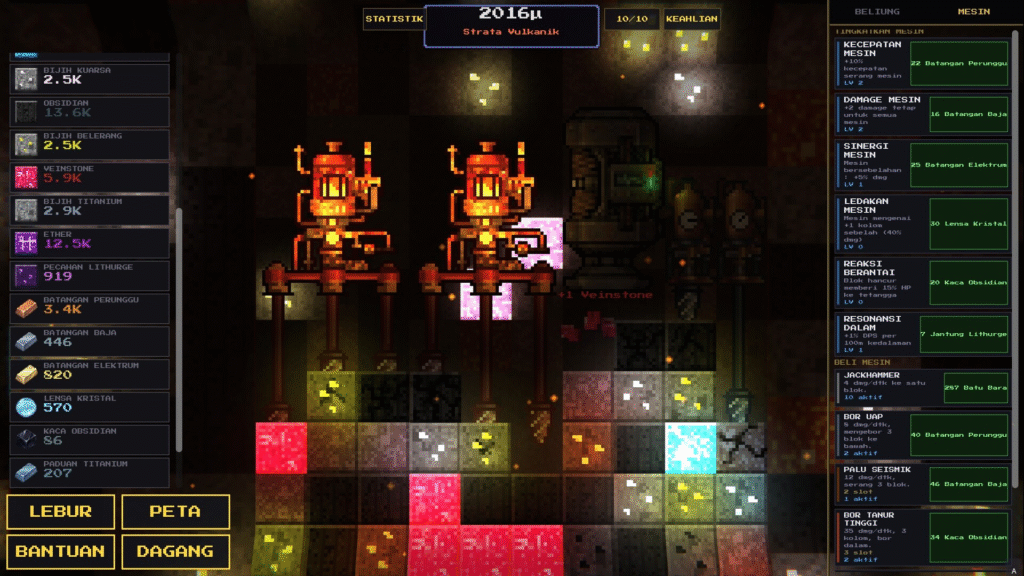Upgrade Resonansi Dalam for 7 Jantung Lithurge
The width and height of the screenshot is (1024, 576).
(x=963, y=334)
